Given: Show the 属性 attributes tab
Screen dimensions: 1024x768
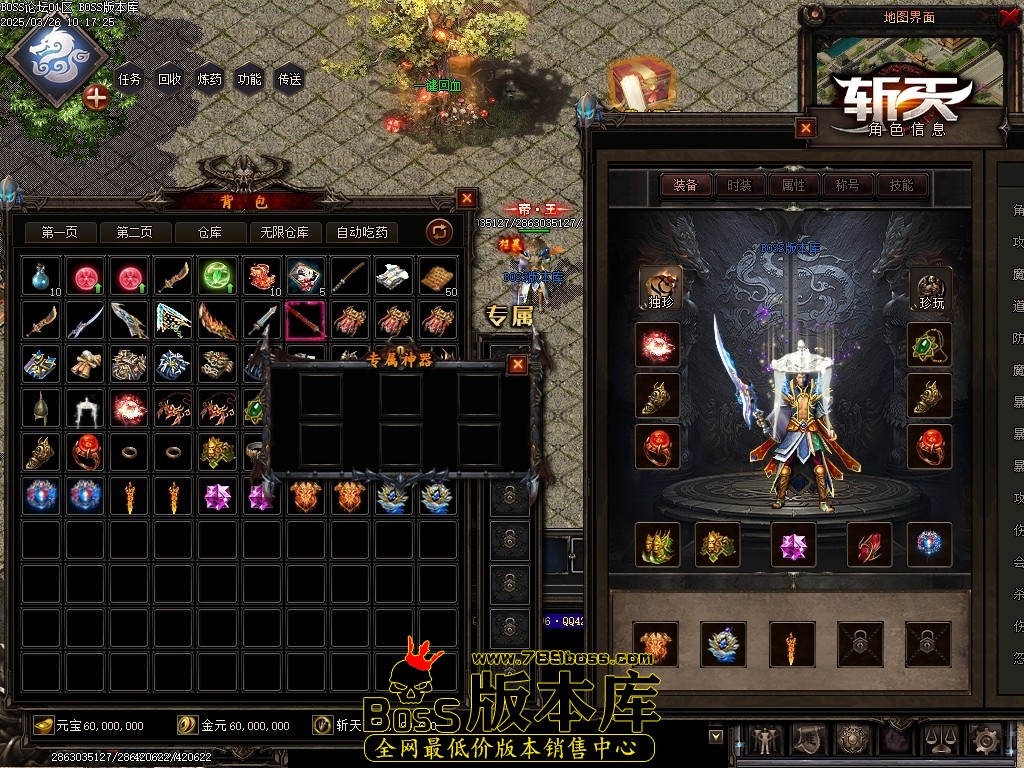Looking at the screenshot, I should (x=793, y=185).
